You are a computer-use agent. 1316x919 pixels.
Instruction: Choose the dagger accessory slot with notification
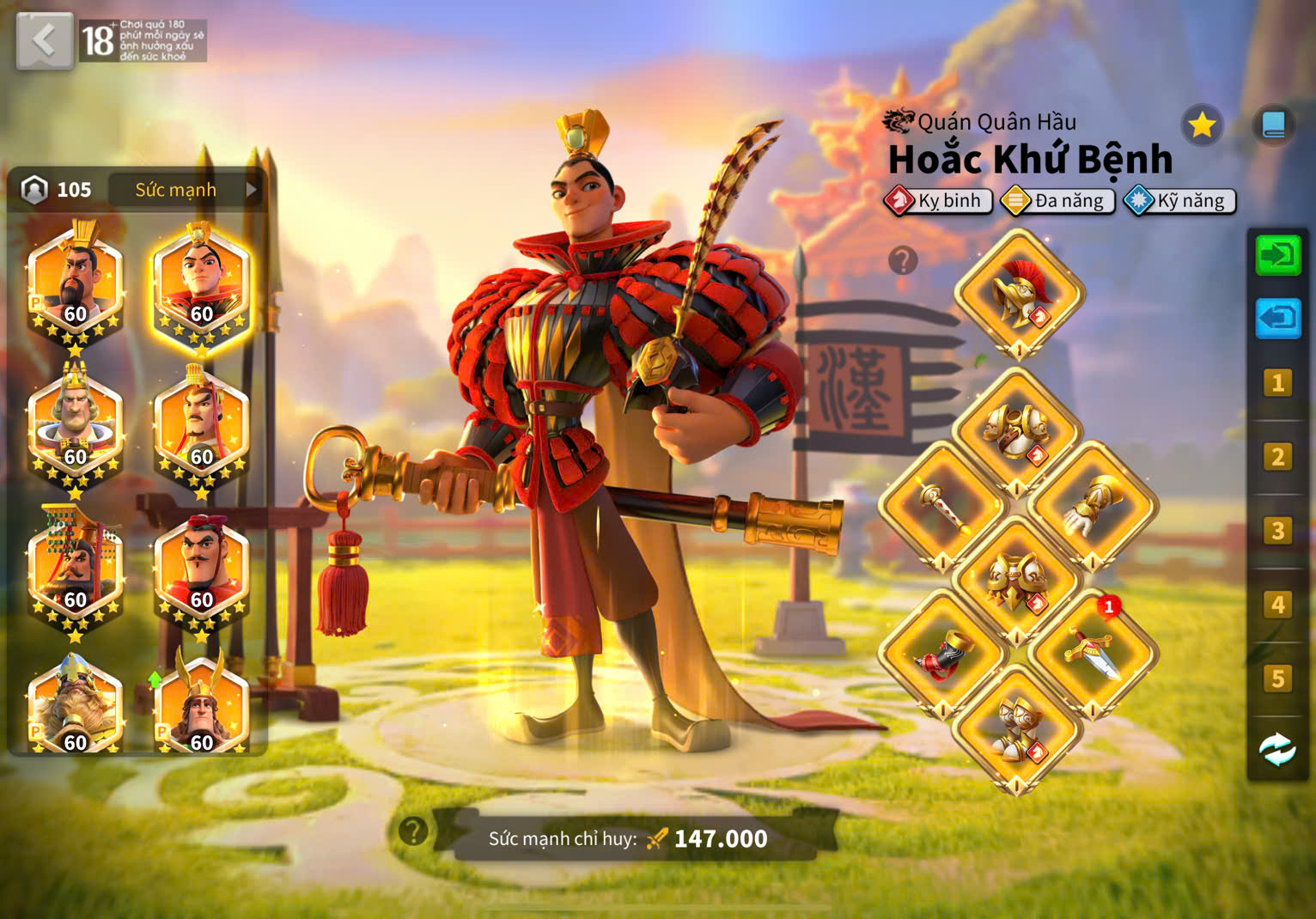1093,653
